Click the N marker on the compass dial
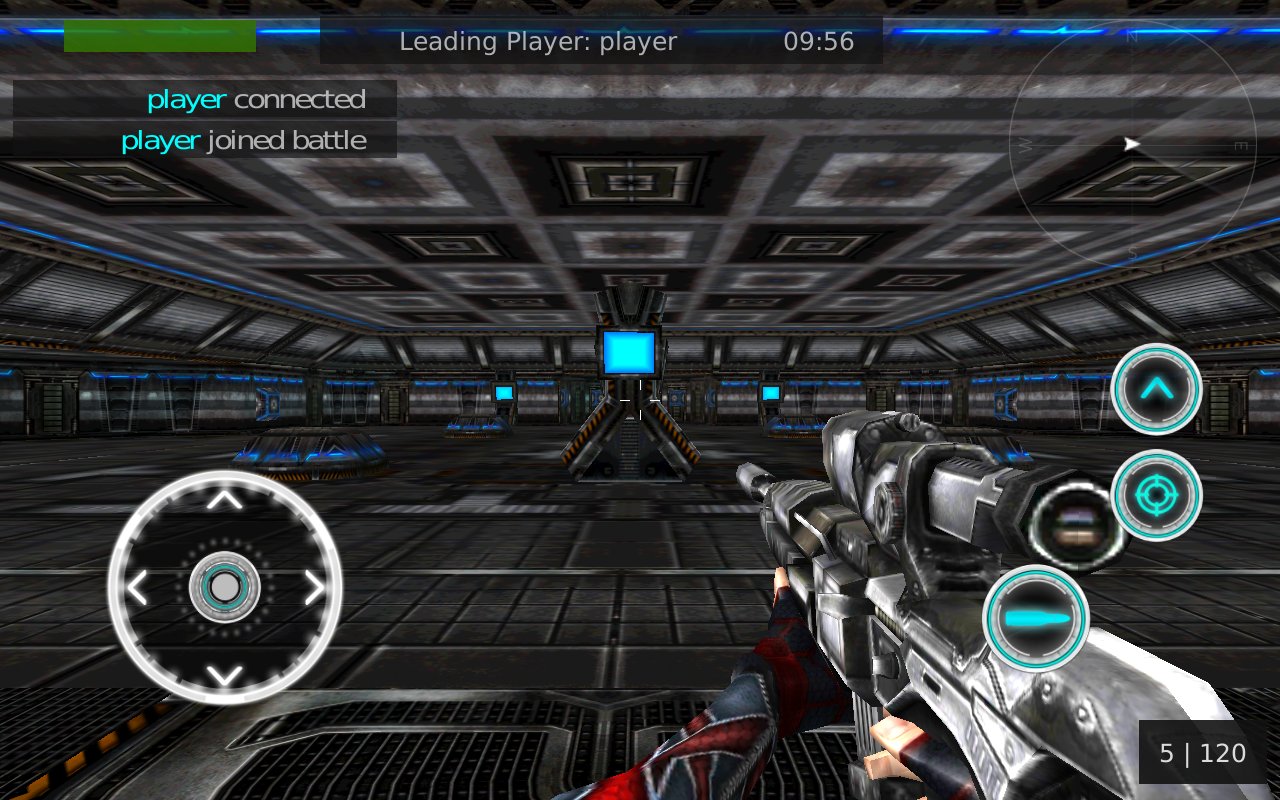 (x=1131, y=36)
